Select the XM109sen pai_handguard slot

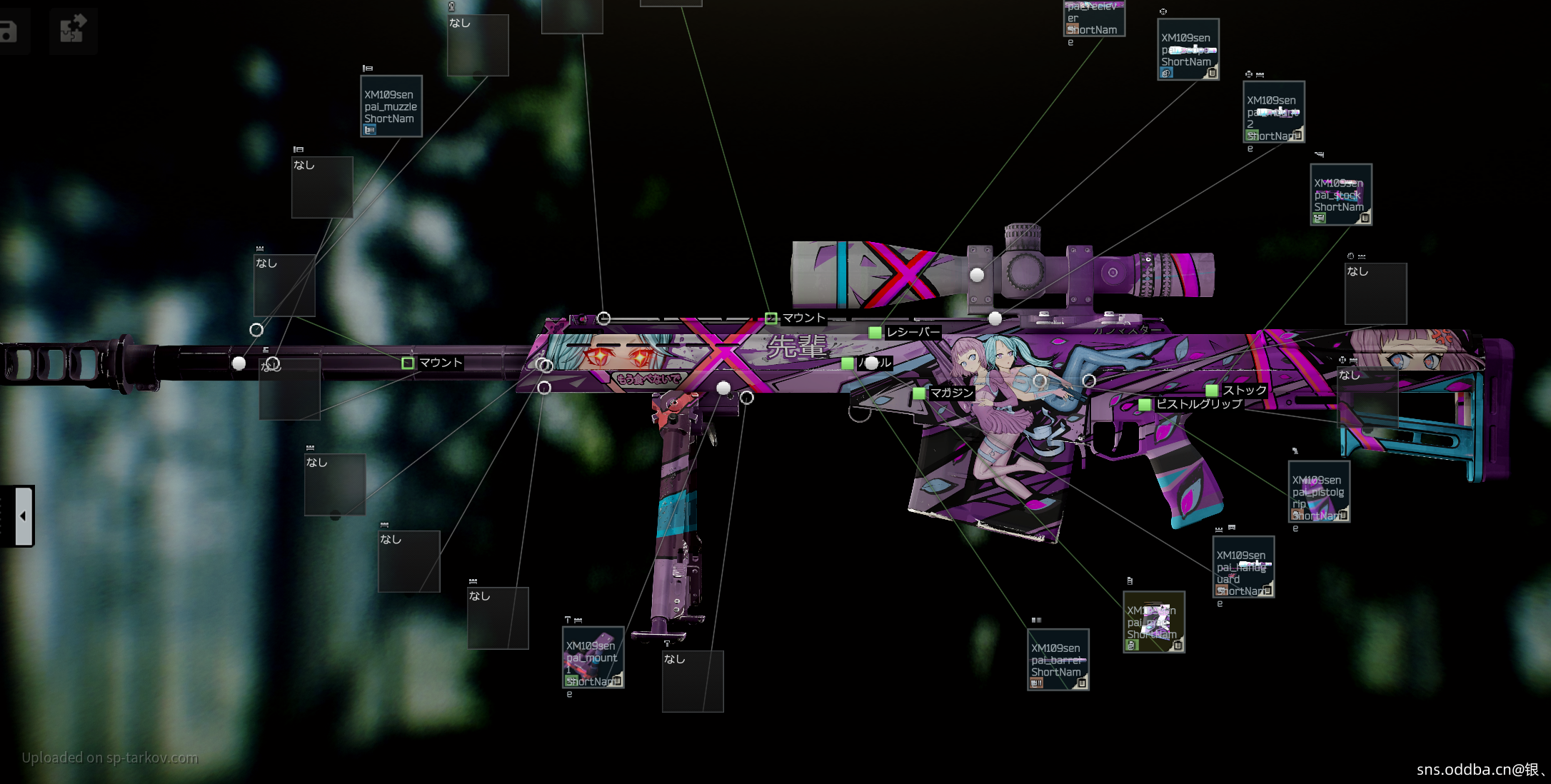coord(1243,567)
